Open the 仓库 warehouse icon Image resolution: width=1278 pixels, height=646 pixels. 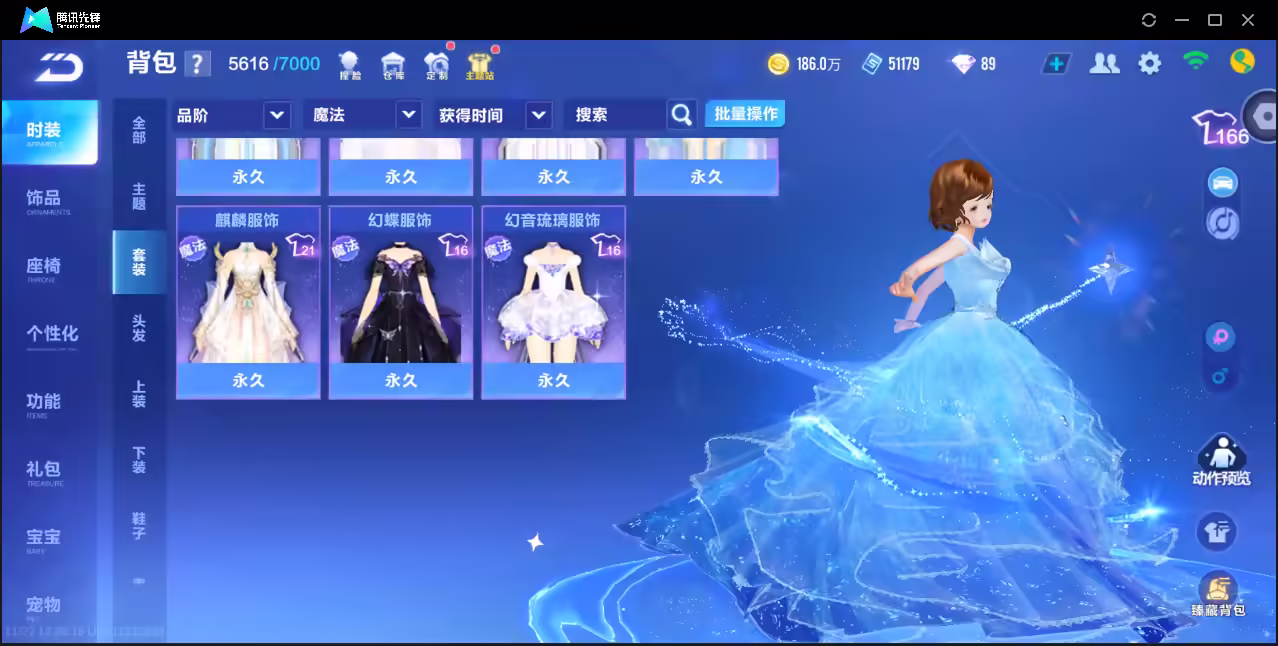coord(393,65)
